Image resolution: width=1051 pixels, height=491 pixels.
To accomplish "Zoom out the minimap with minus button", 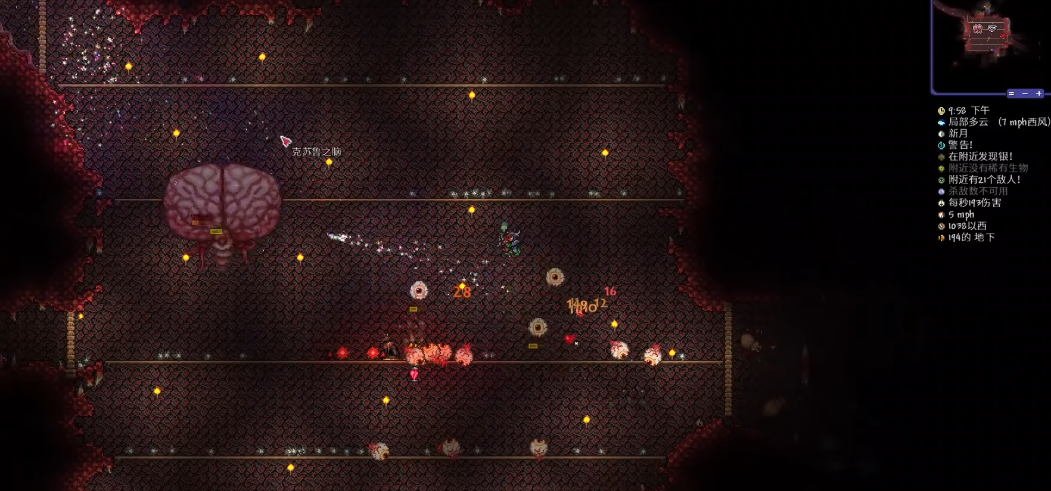I will point(1025,93).
